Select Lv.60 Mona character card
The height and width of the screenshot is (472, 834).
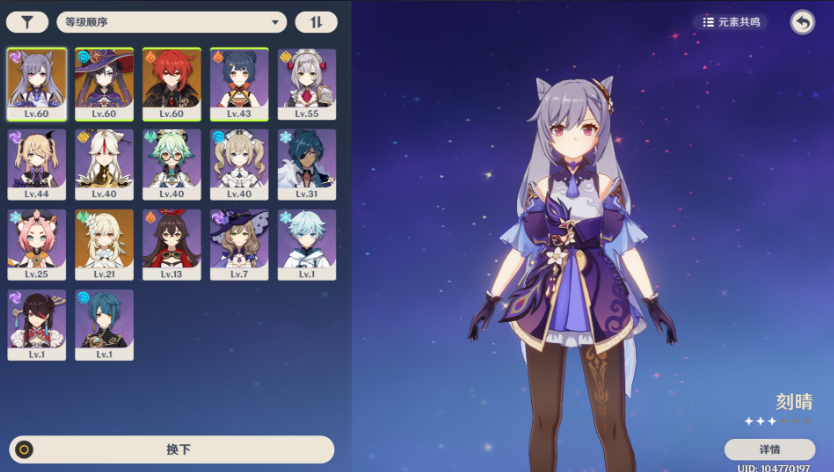[105, 84]
